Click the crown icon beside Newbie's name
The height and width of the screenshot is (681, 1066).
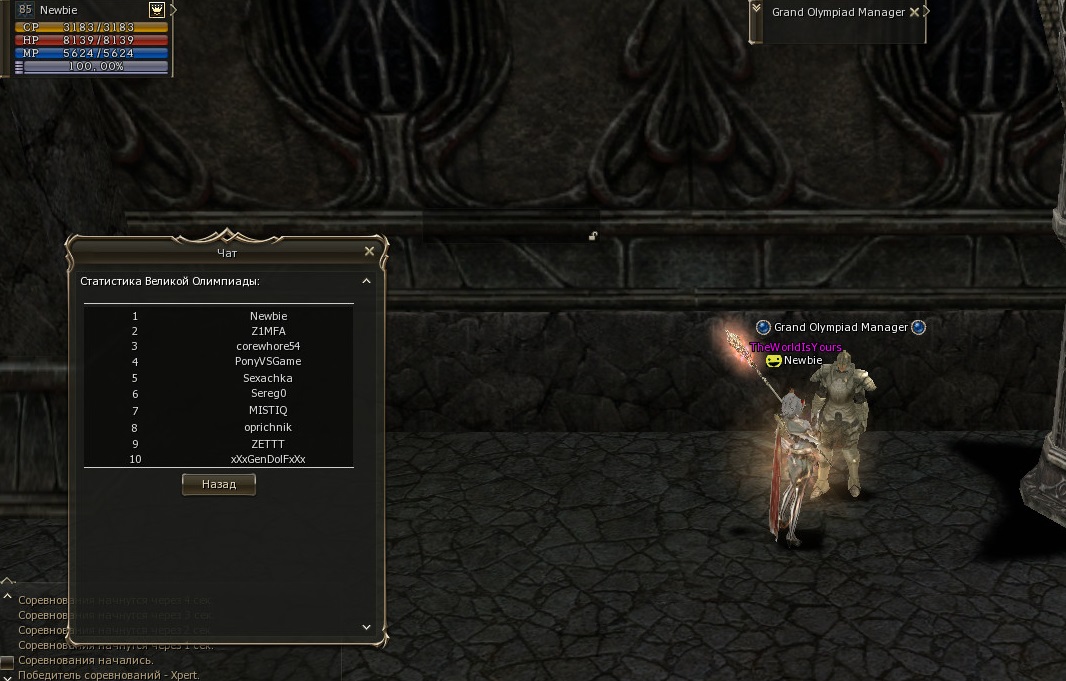[x=157, y=9]
